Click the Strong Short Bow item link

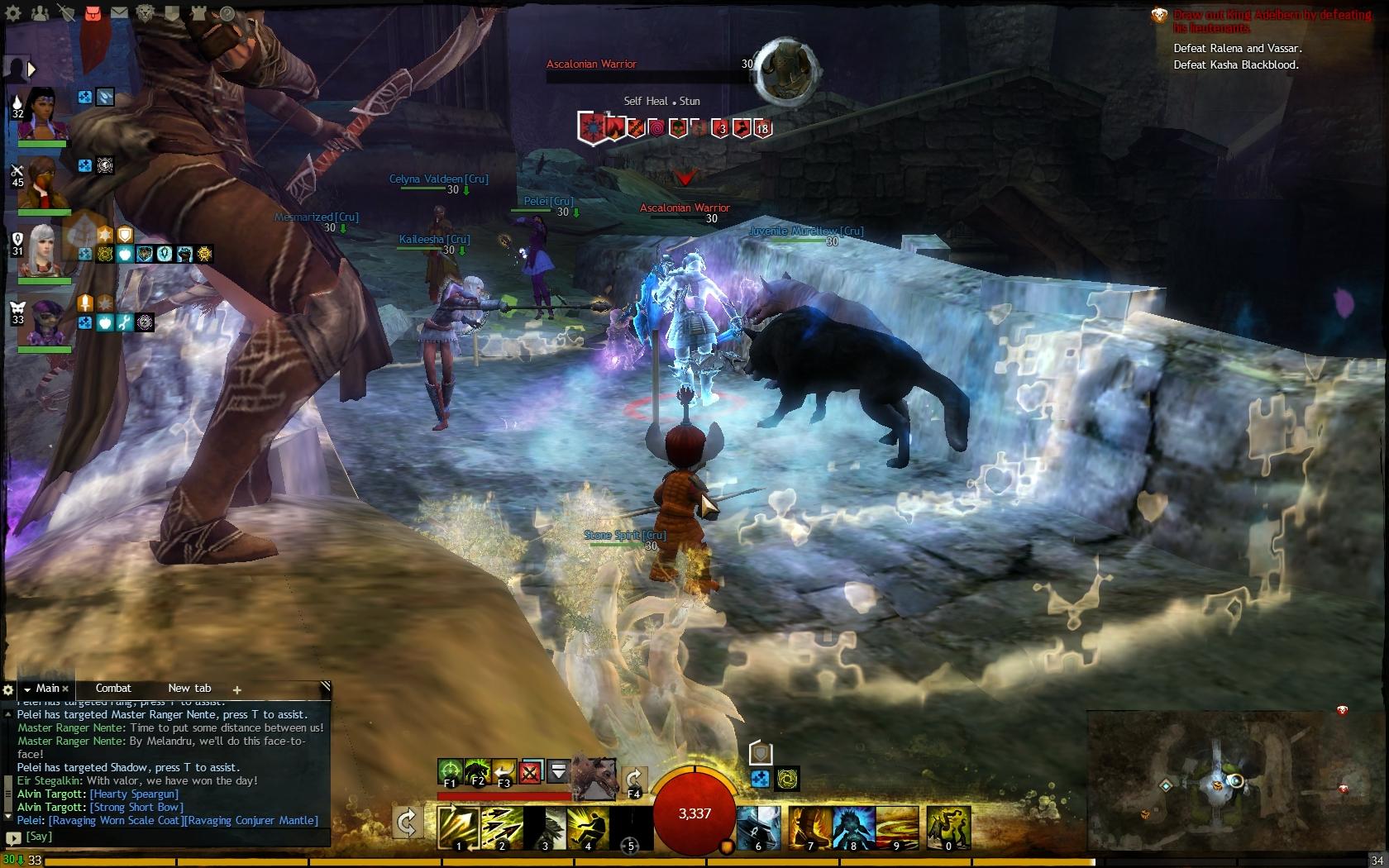(136, 807)
